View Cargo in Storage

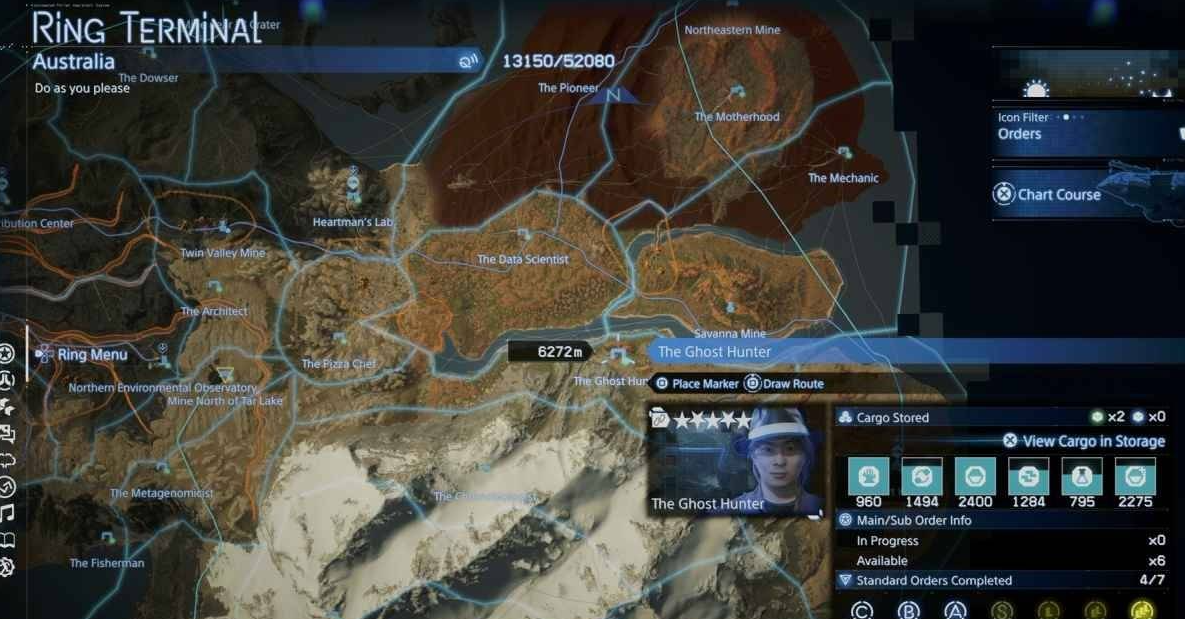[x=1085, y=441]
